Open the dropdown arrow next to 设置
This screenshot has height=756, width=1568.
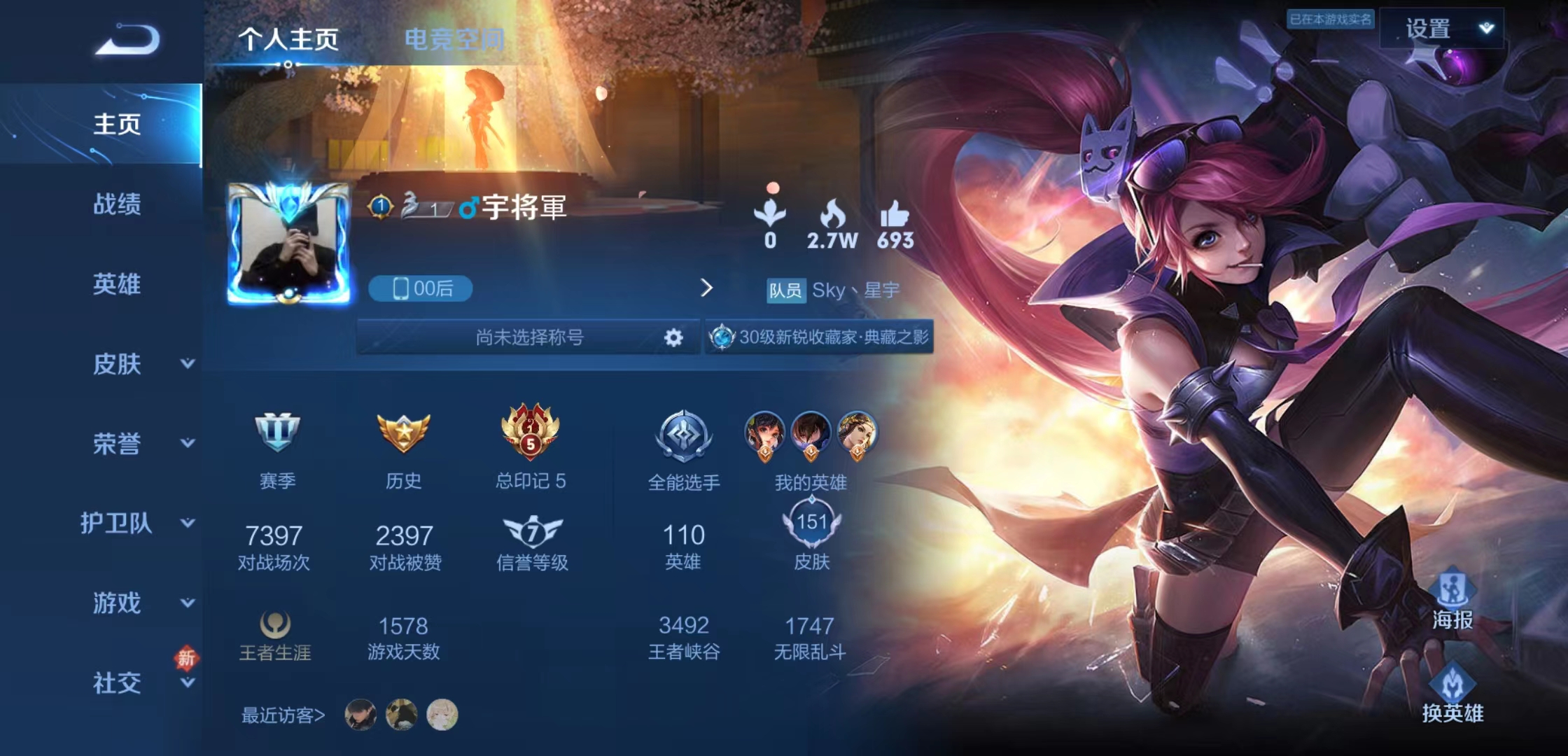point(1486,26)
